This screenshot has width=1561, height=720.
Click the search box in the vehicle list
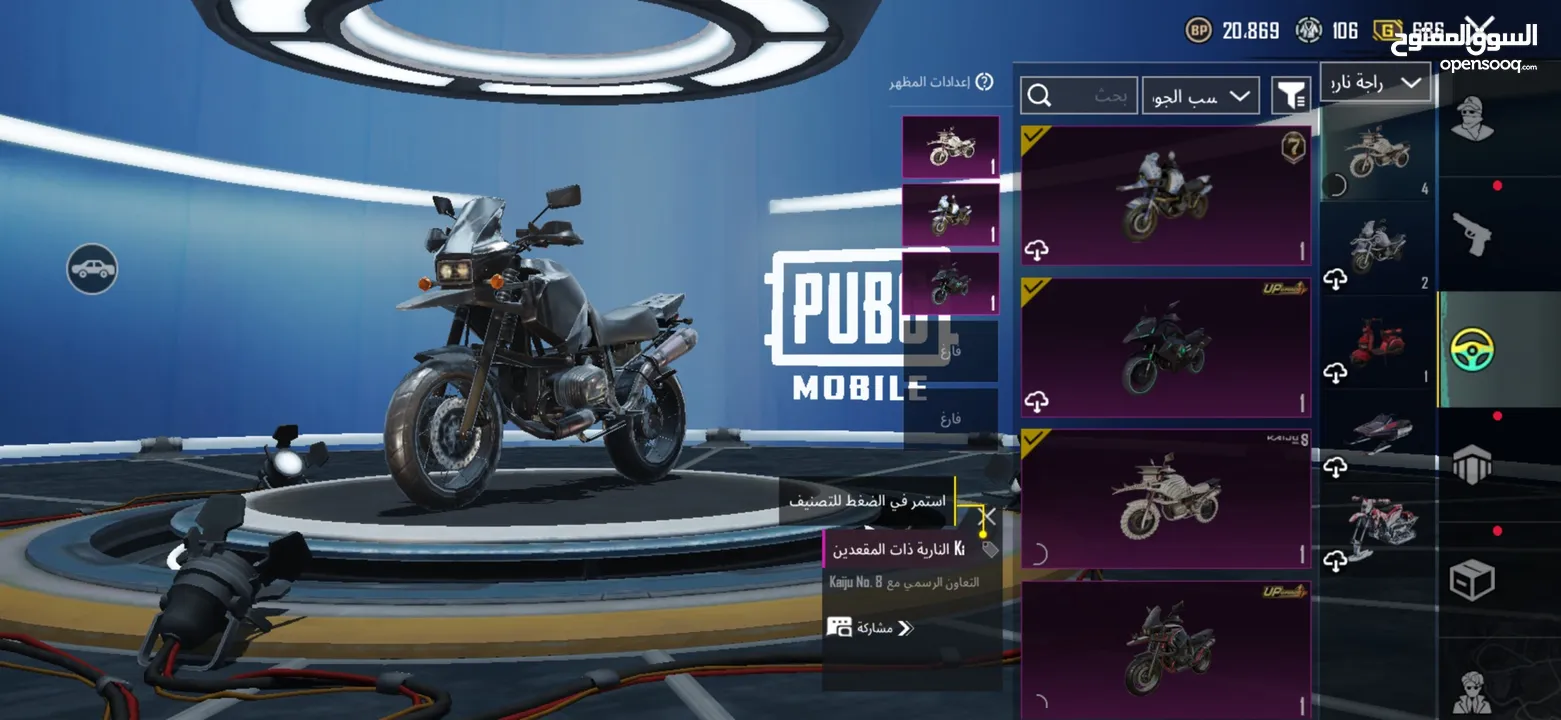click(1079, 96)
